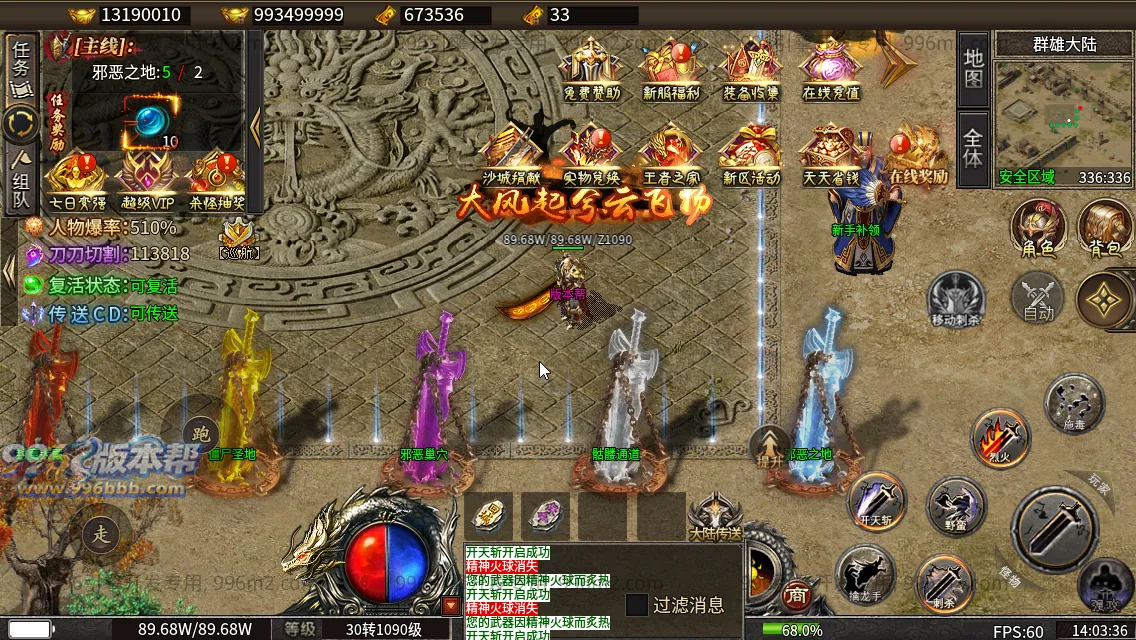Switch to the 组队 (team) tab
Image resolution: width=1136 pixels, height=640 pixels.
pyautogui.click(x=21, y=179)
